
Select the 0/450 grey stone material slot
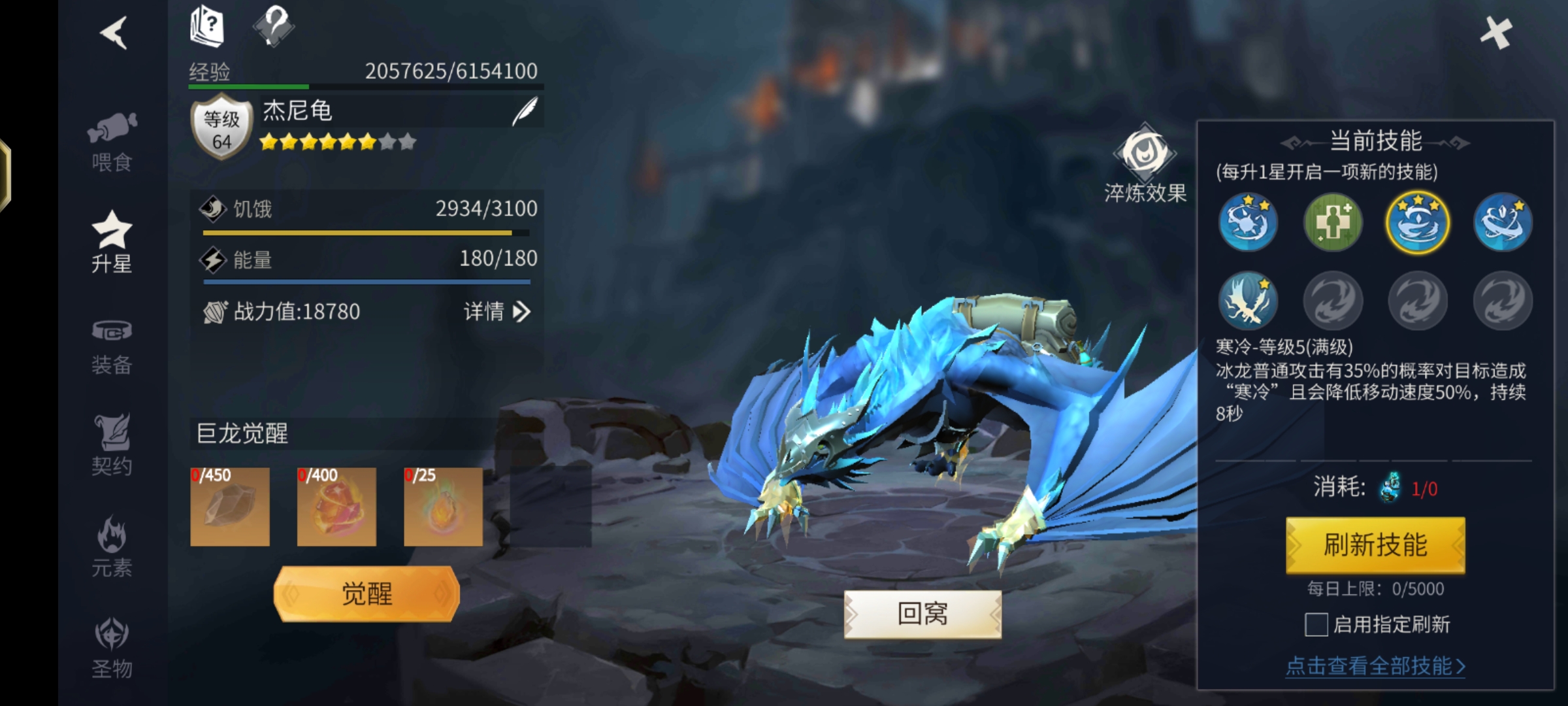(x=230, y=507)
